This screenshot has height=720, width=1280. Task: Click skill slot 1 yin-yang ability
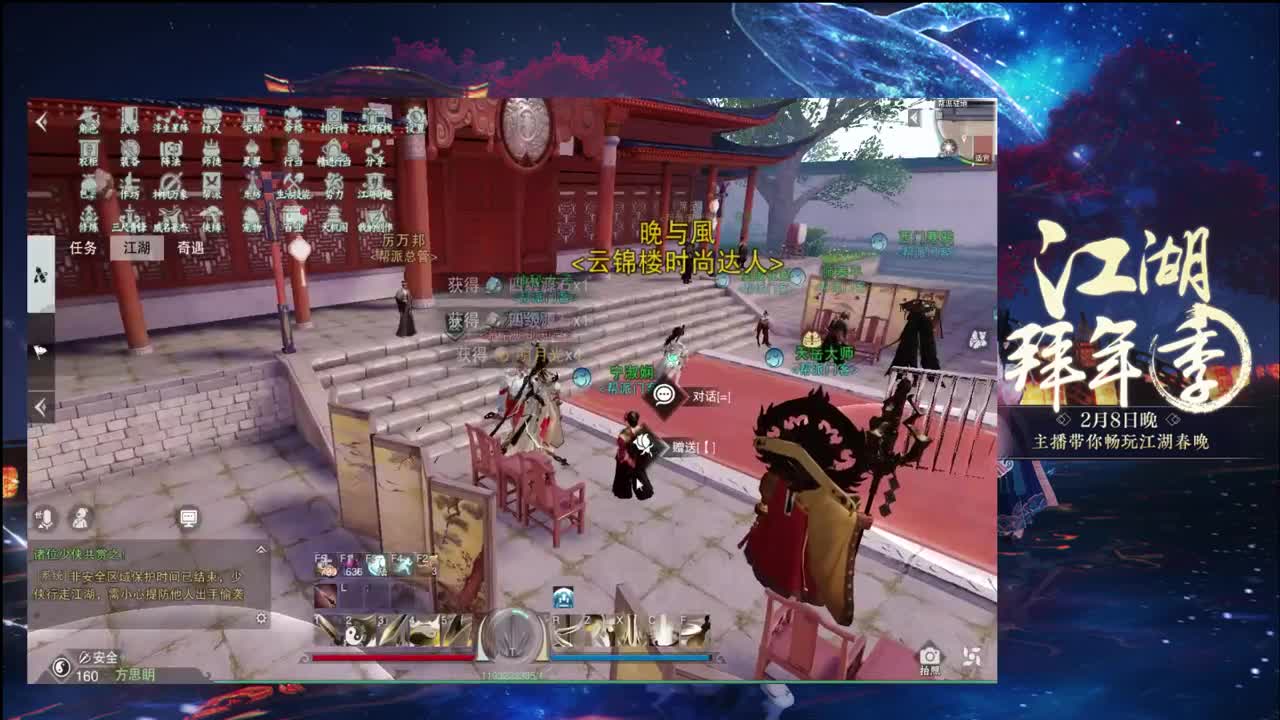click(330, 628)
